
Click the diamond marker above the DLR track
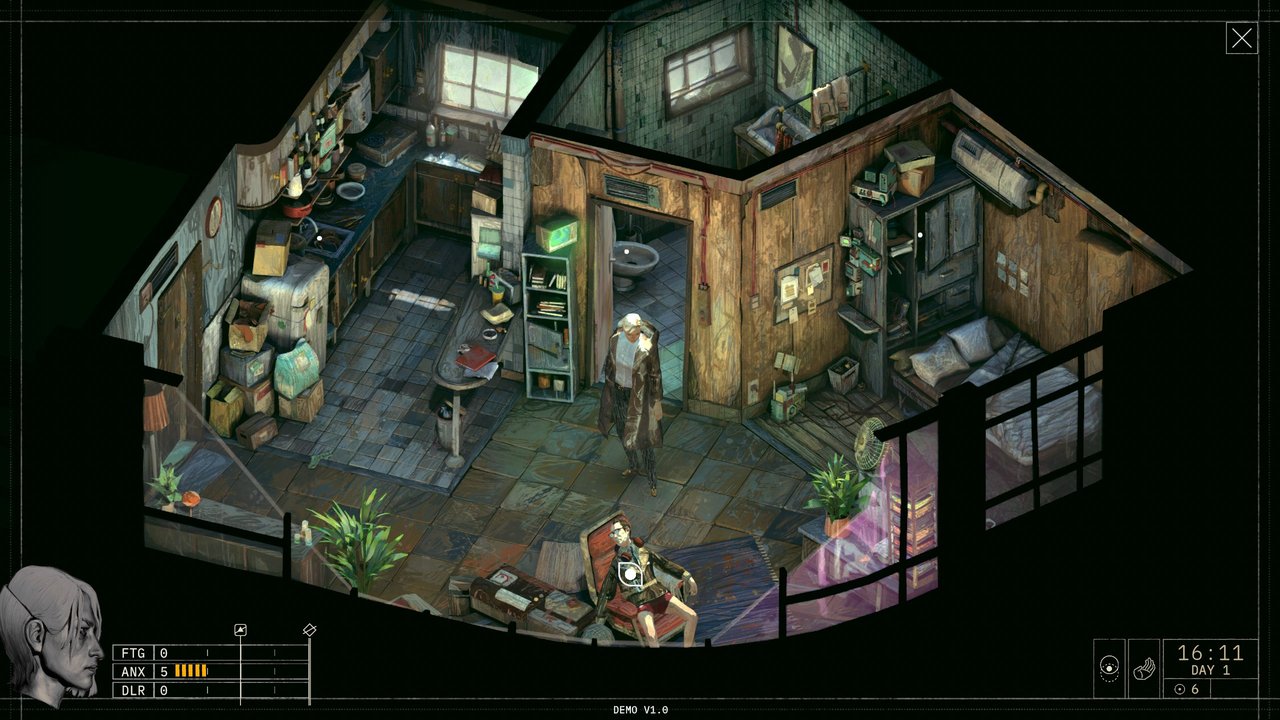[309, 630]
